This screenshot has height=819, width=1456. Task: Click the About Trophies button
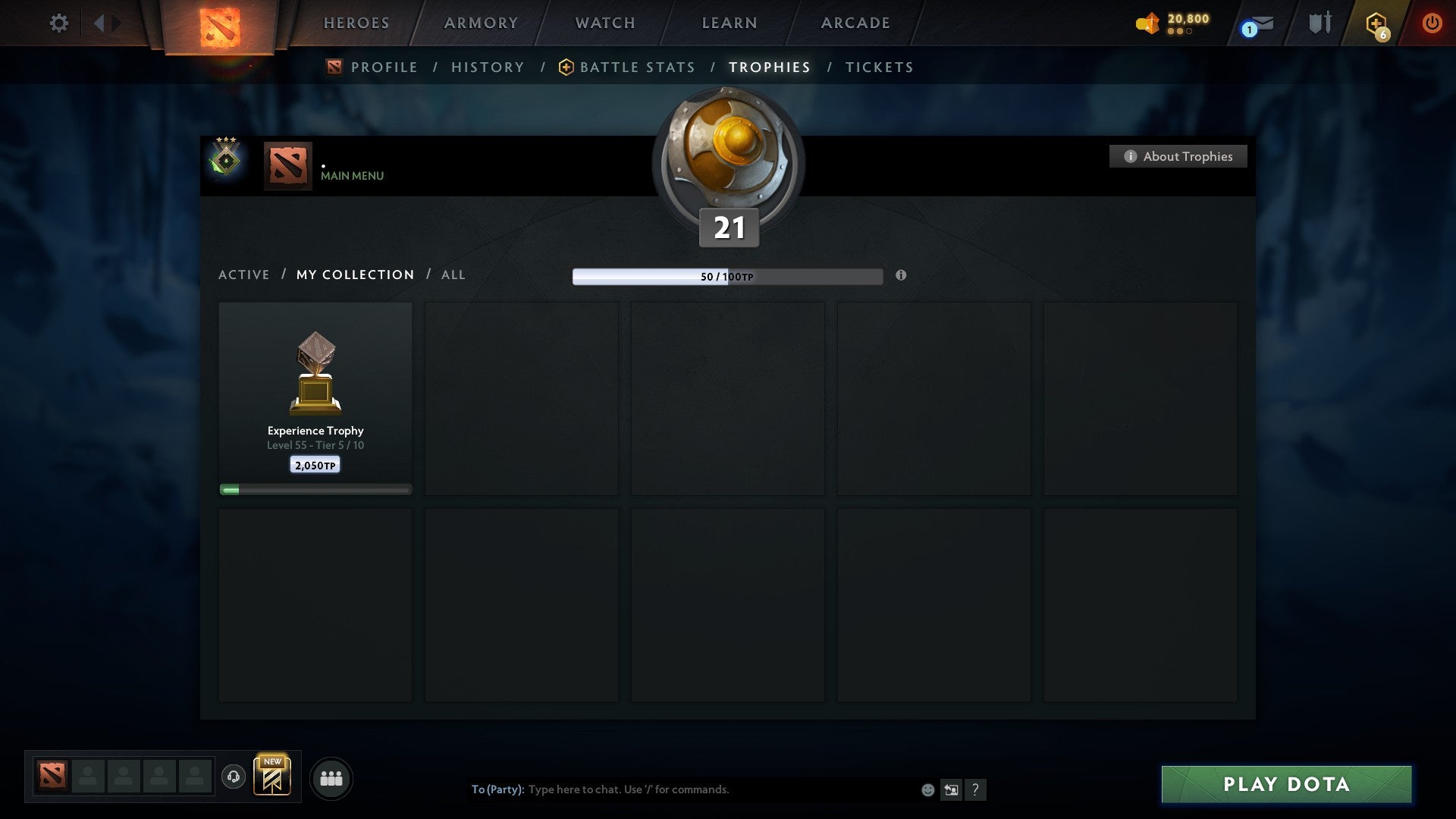point(1178,156)
